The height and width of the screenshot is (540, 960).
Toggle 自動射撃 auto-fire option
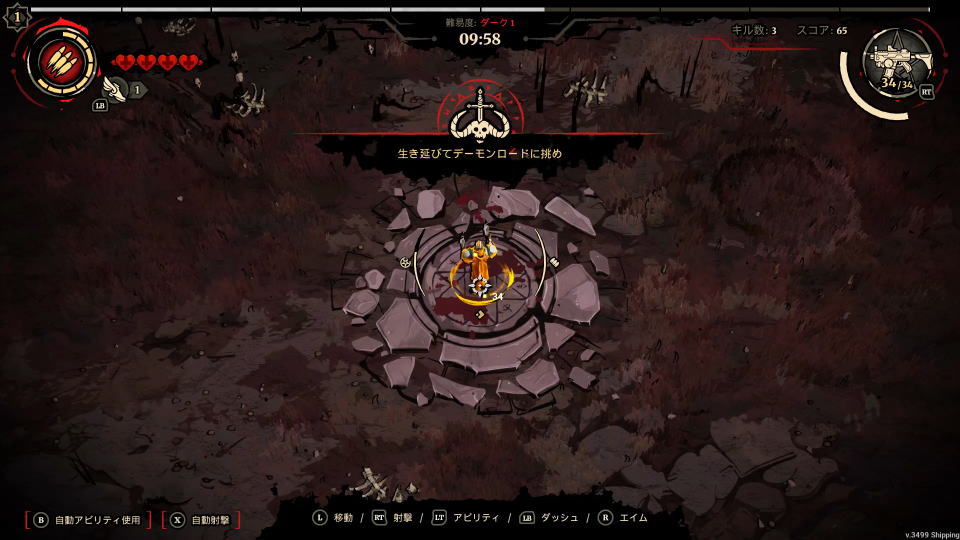[x=201, y=520]
